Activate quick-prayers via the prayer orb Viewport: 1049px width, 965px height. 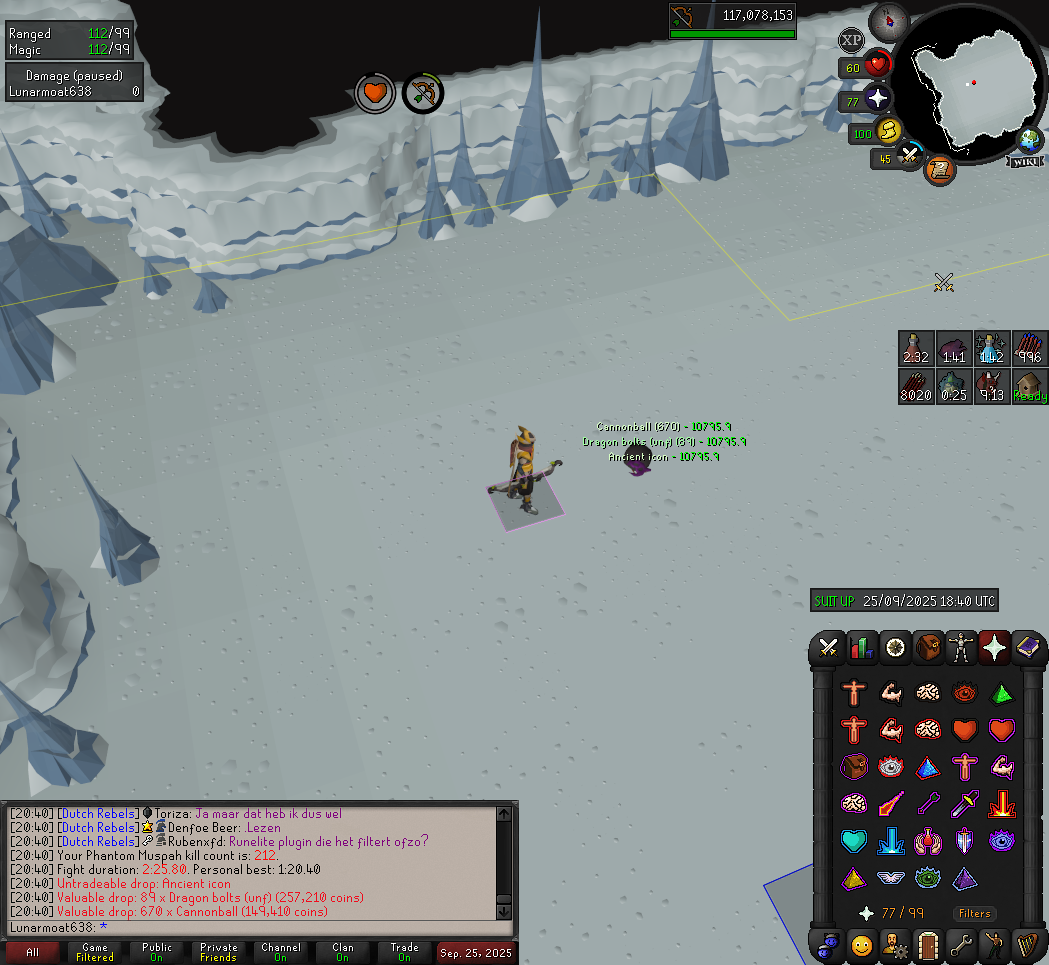tap(877, 98)
